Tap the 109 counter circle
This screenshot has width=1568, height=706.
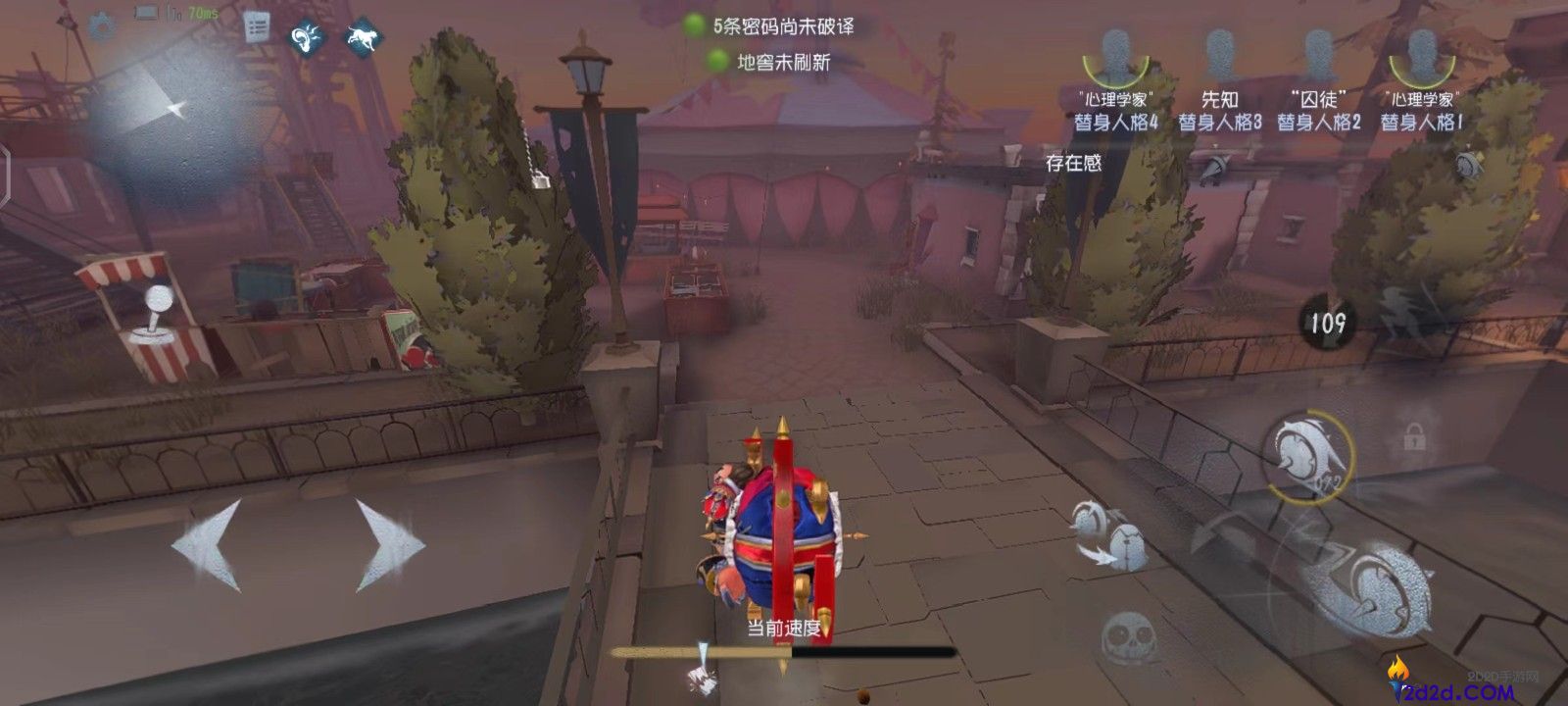point(1328,323)
